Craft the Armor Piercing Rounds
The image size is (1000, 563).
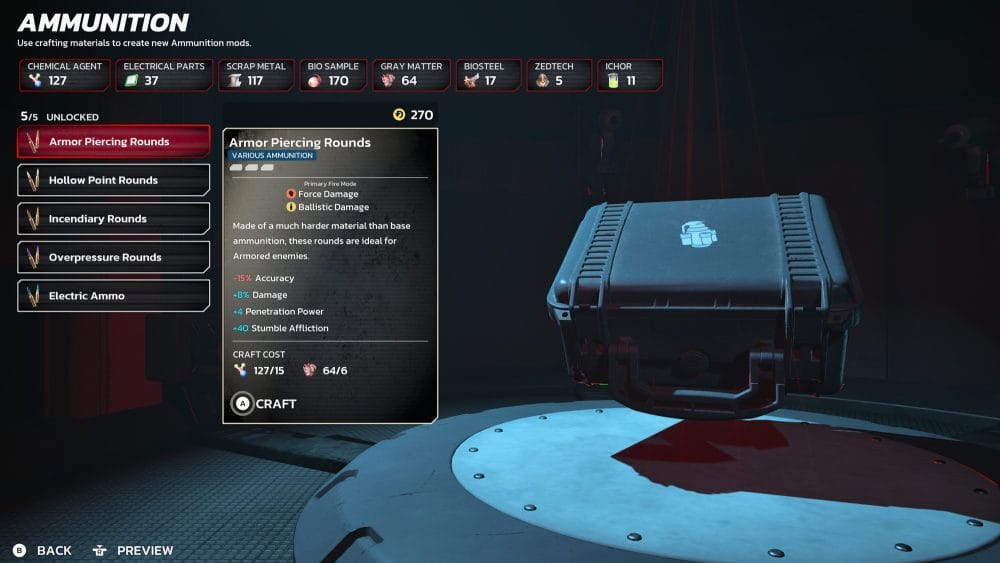click(x=264, y=404)
